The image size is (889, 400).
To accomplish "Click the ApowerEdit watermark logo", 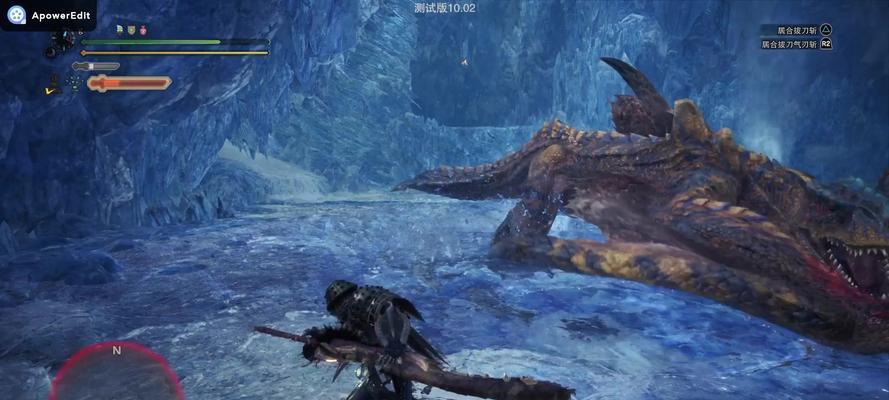I will 16,15.
